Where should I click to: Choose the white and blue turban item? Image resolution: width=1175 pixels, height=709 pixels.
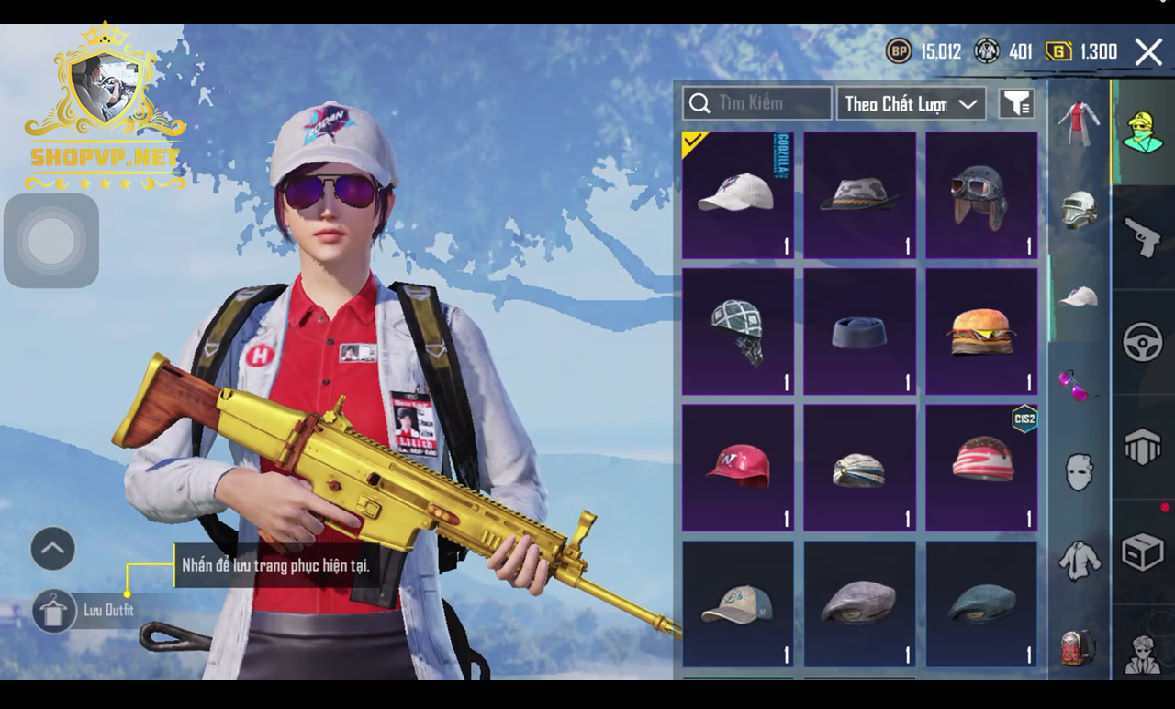(x=859, y=467)
